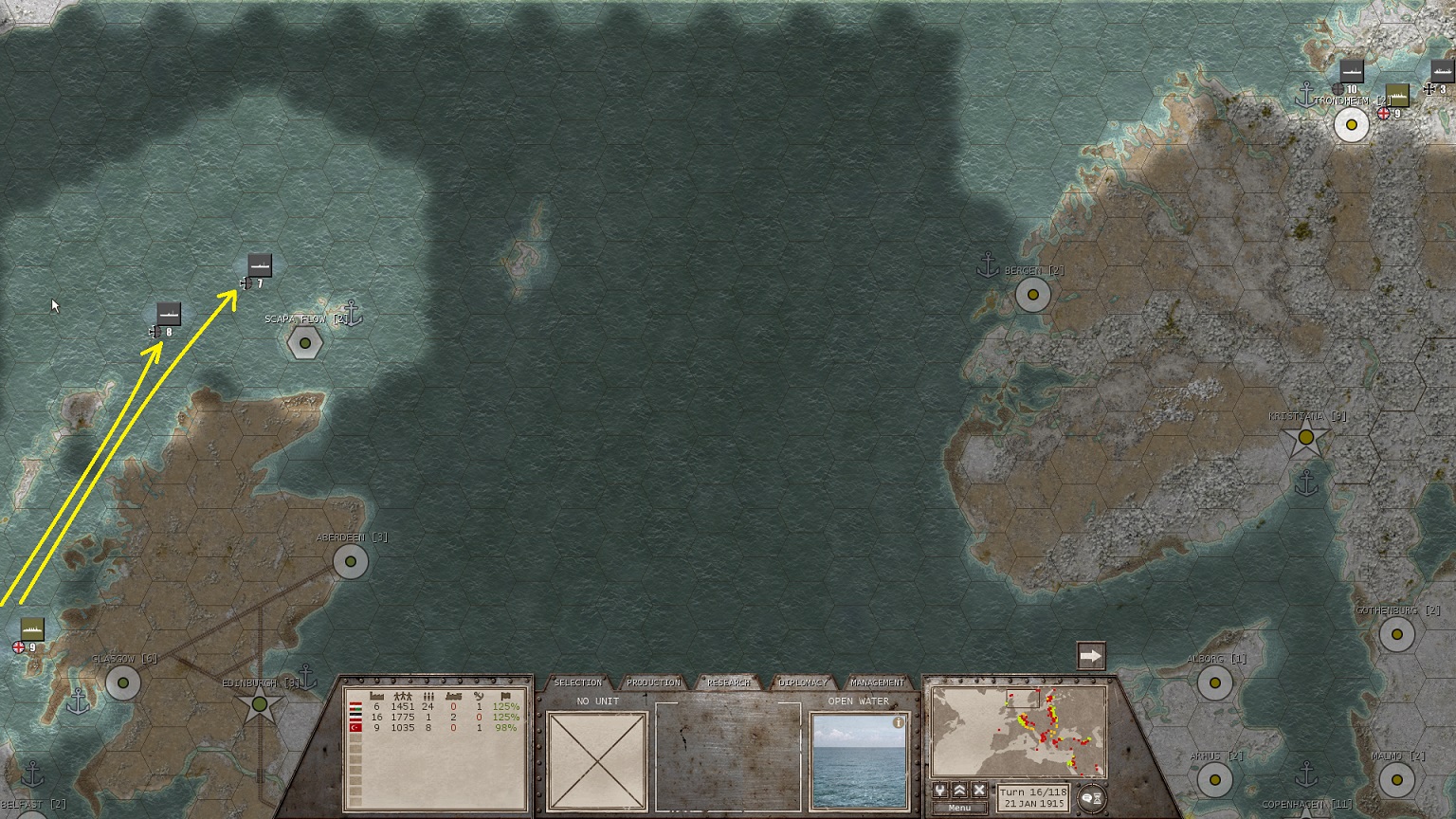Click the white arrow next-unit button
Viewport: 1456px width, 819px height.
[x=1091, y=656]
